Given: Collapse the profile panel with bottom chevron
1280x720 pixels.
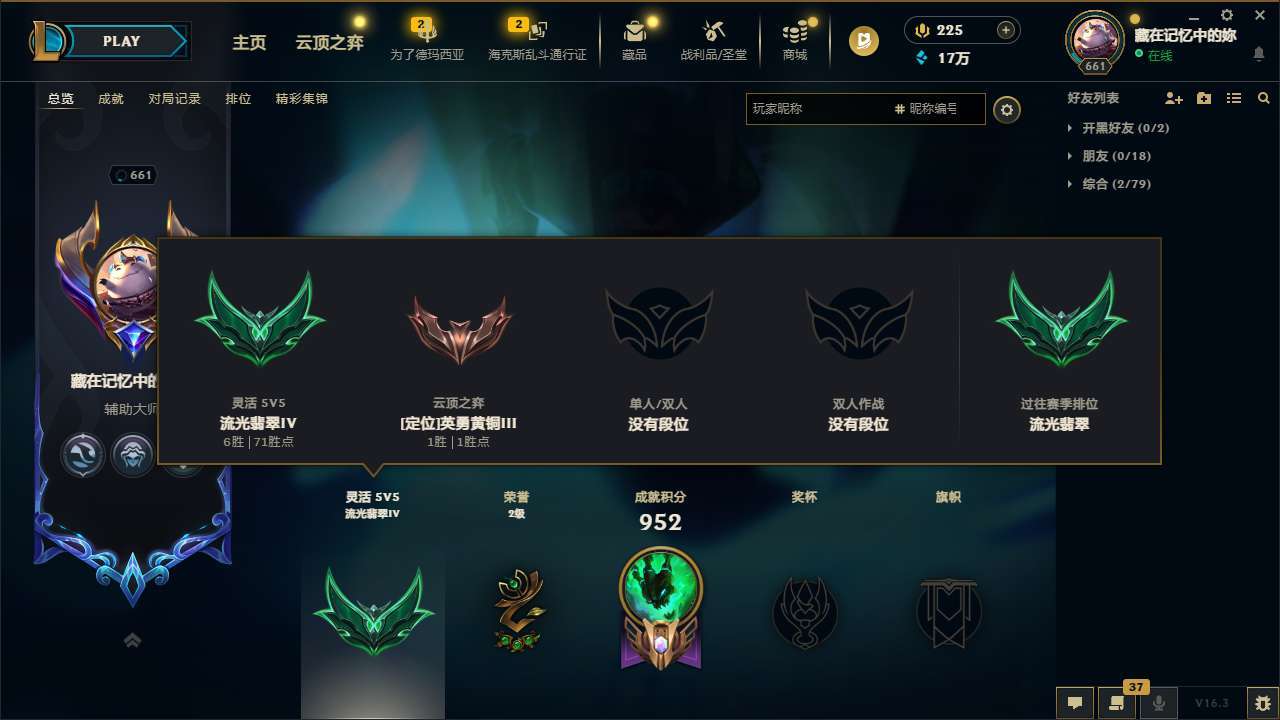Looking at the screenshot, I should pos(132,639).
